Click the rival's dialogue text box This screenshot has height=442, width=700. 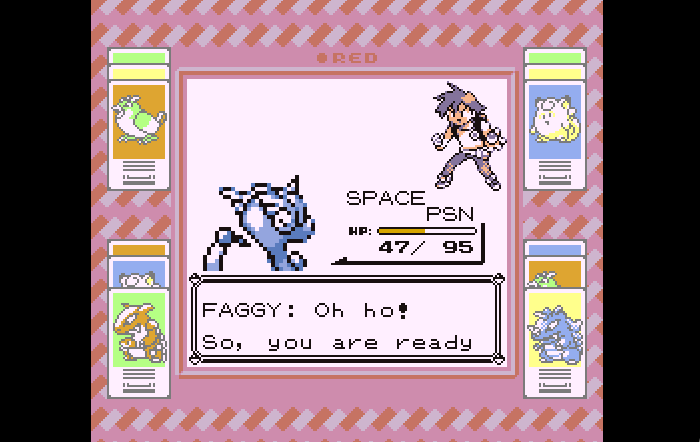(347, 322)
